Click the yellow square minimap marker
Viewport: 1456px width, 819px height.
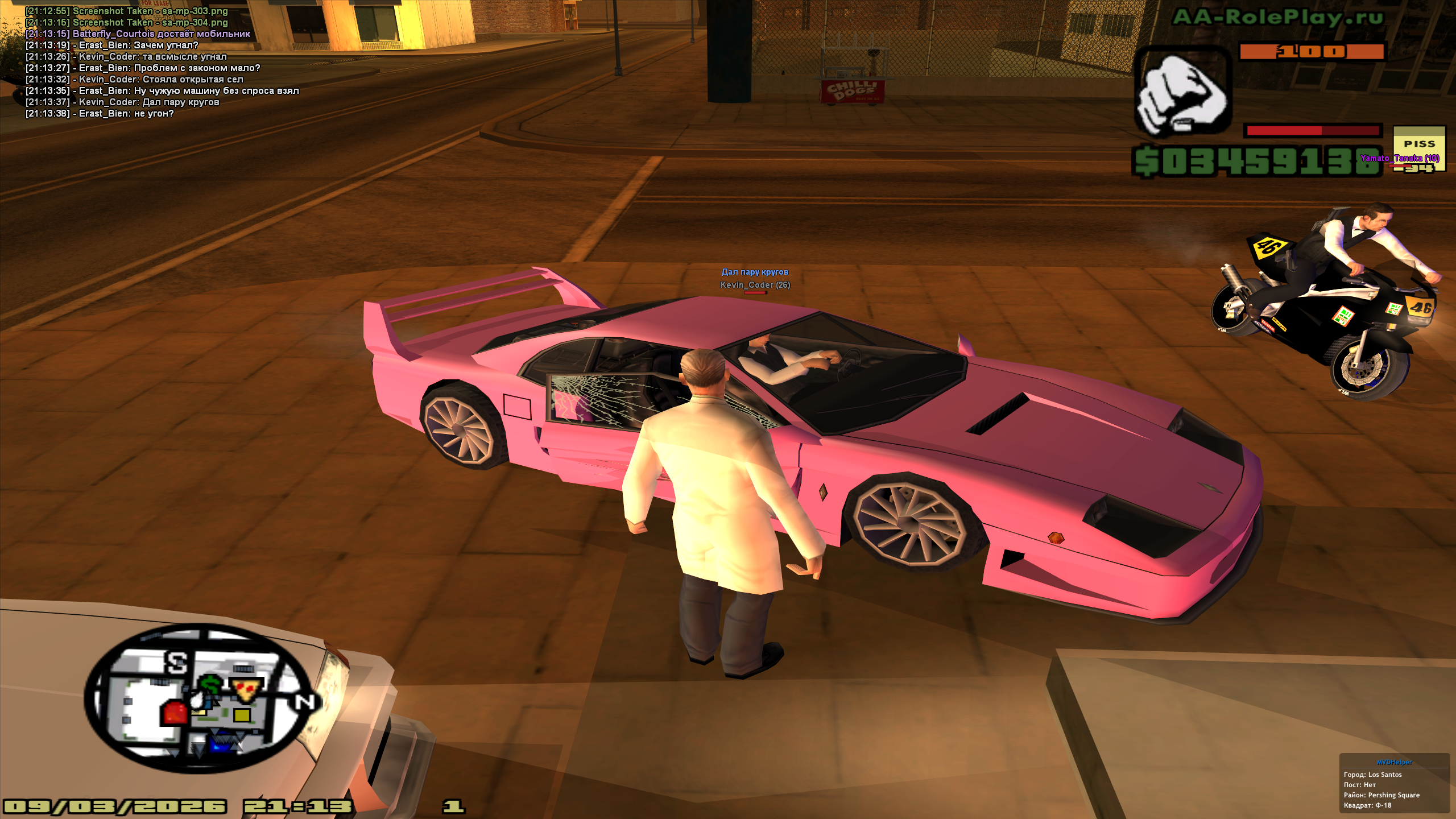(242, 715)
